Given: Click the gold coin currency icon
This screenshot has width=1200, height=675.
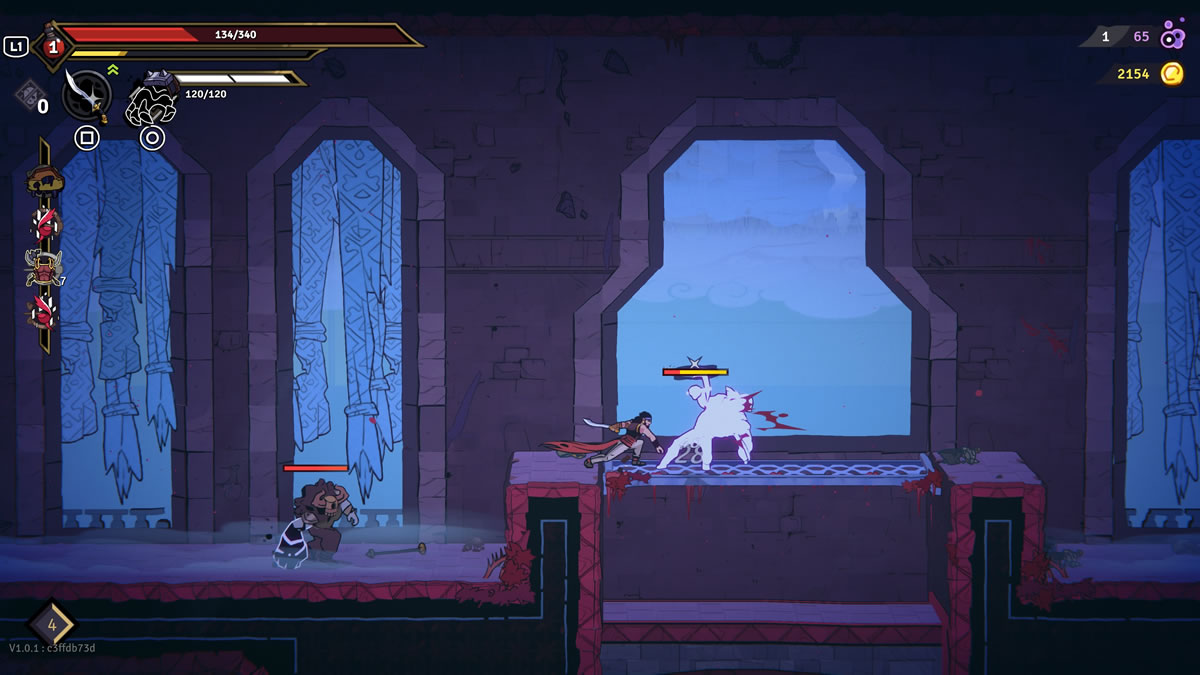Looking at the screenshot, I should click(1172, 74).
